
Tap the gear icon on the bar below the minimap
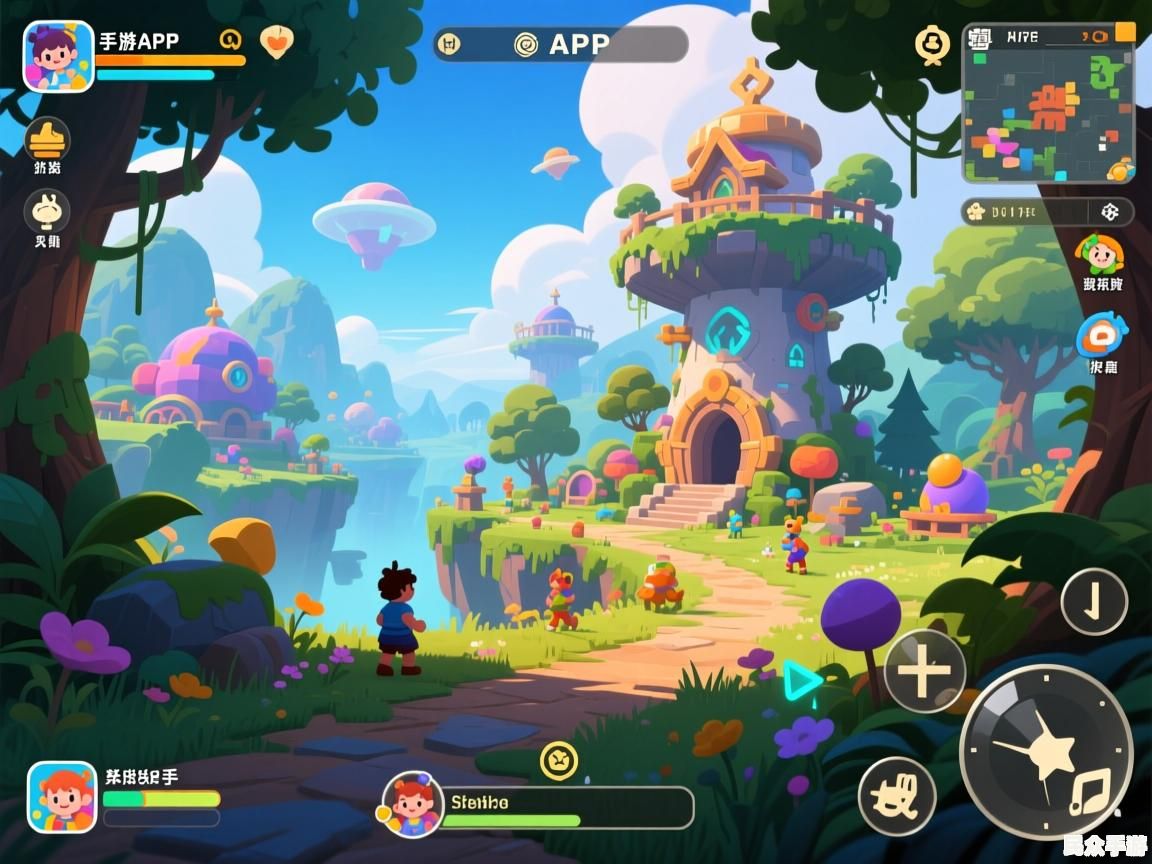click(x=1109, y=212)
